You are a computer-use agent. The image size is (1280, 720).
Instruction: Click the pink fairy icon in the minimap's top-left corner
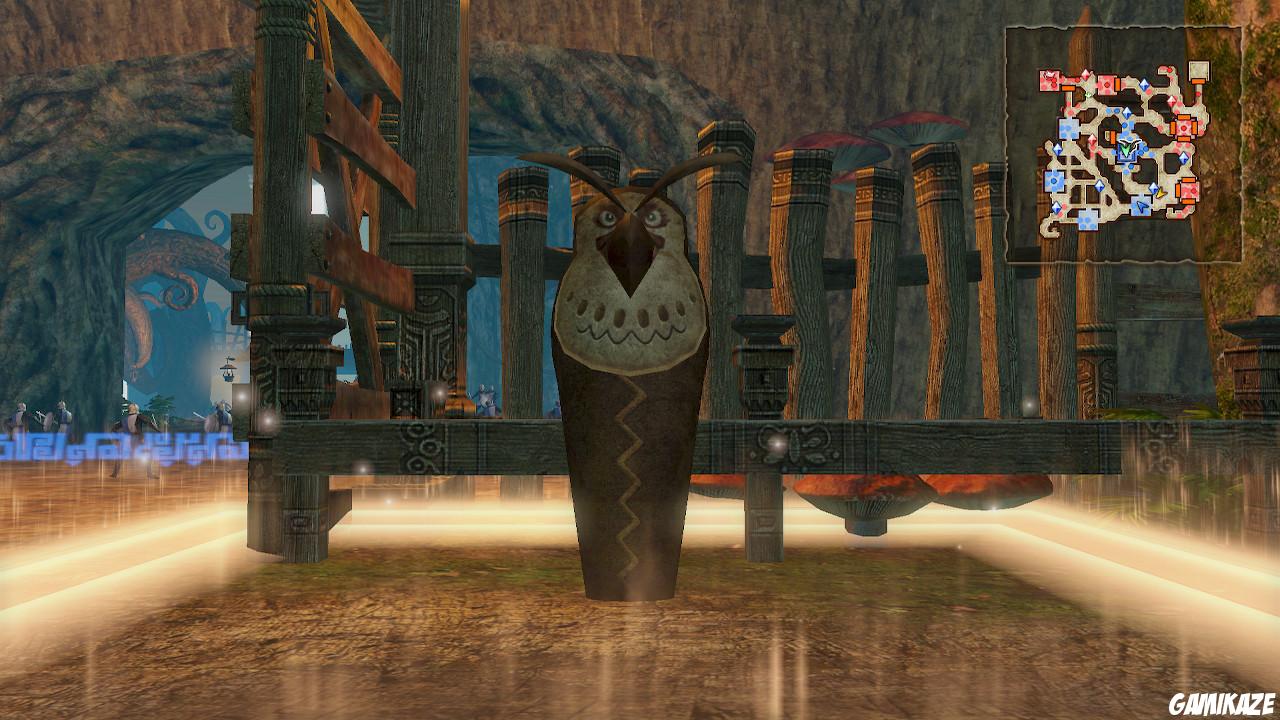(1049, 73)
